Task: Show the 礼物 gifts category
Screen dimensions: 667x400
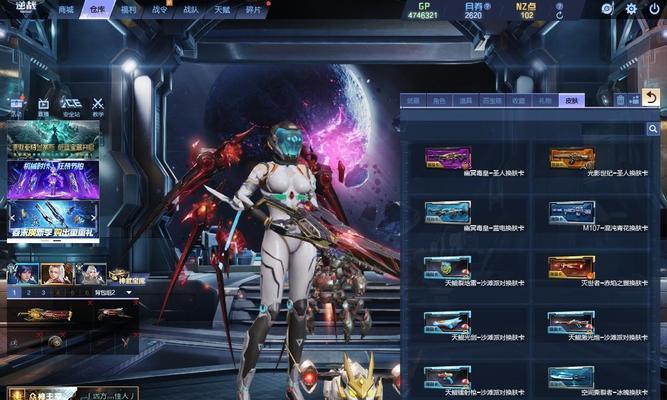Action: (544, 100)
